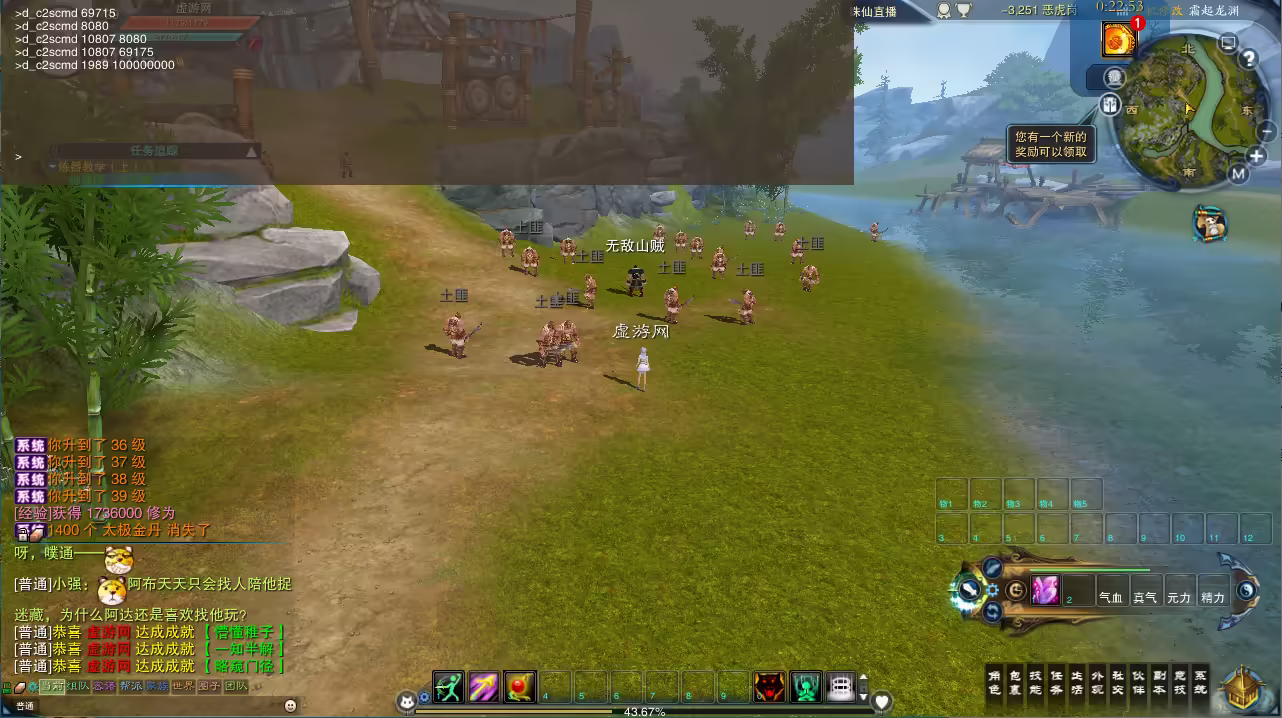Activate the green running figure skill
Viewport: 1282px width, 718px height.
point(449,687)
